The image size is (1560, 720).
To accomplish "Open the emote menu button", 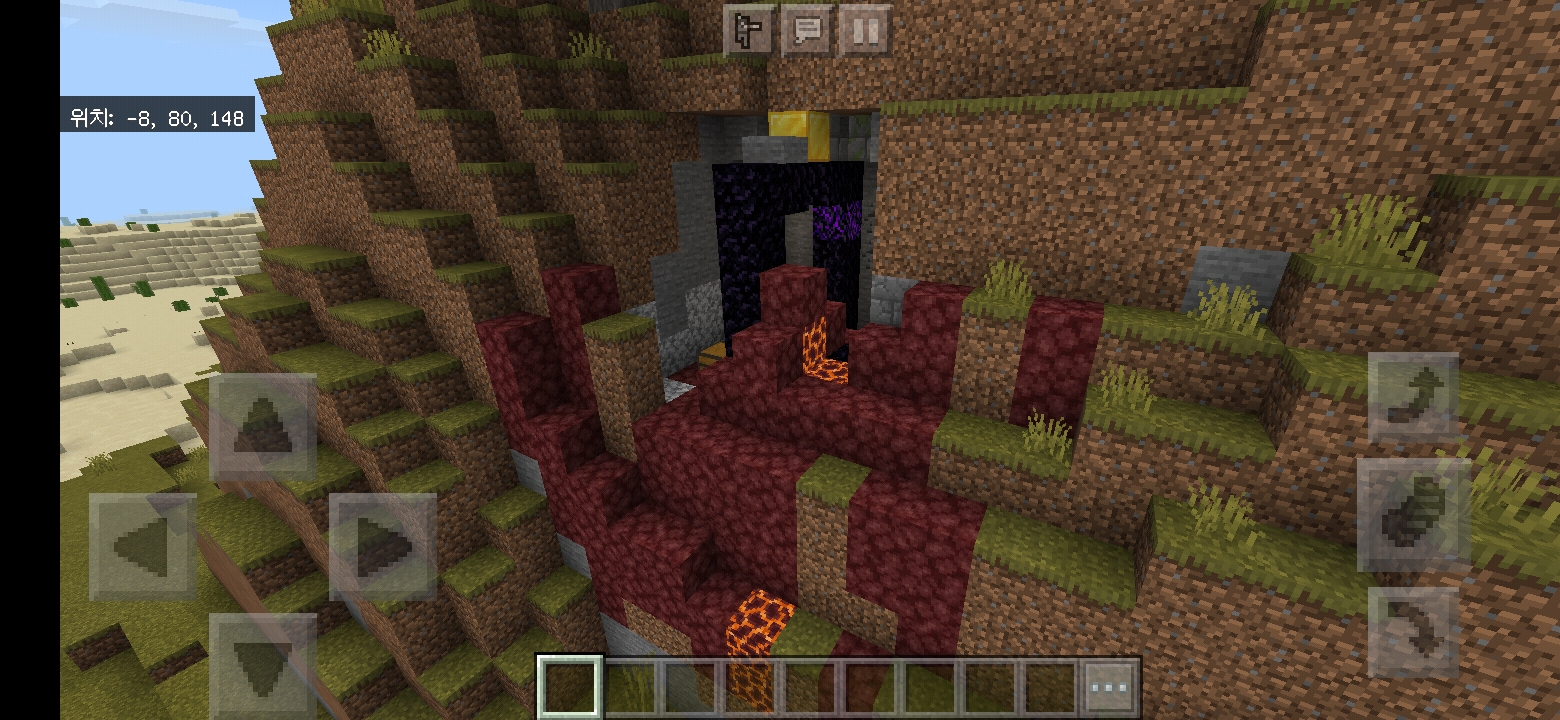I will click(x=748, y=31).
